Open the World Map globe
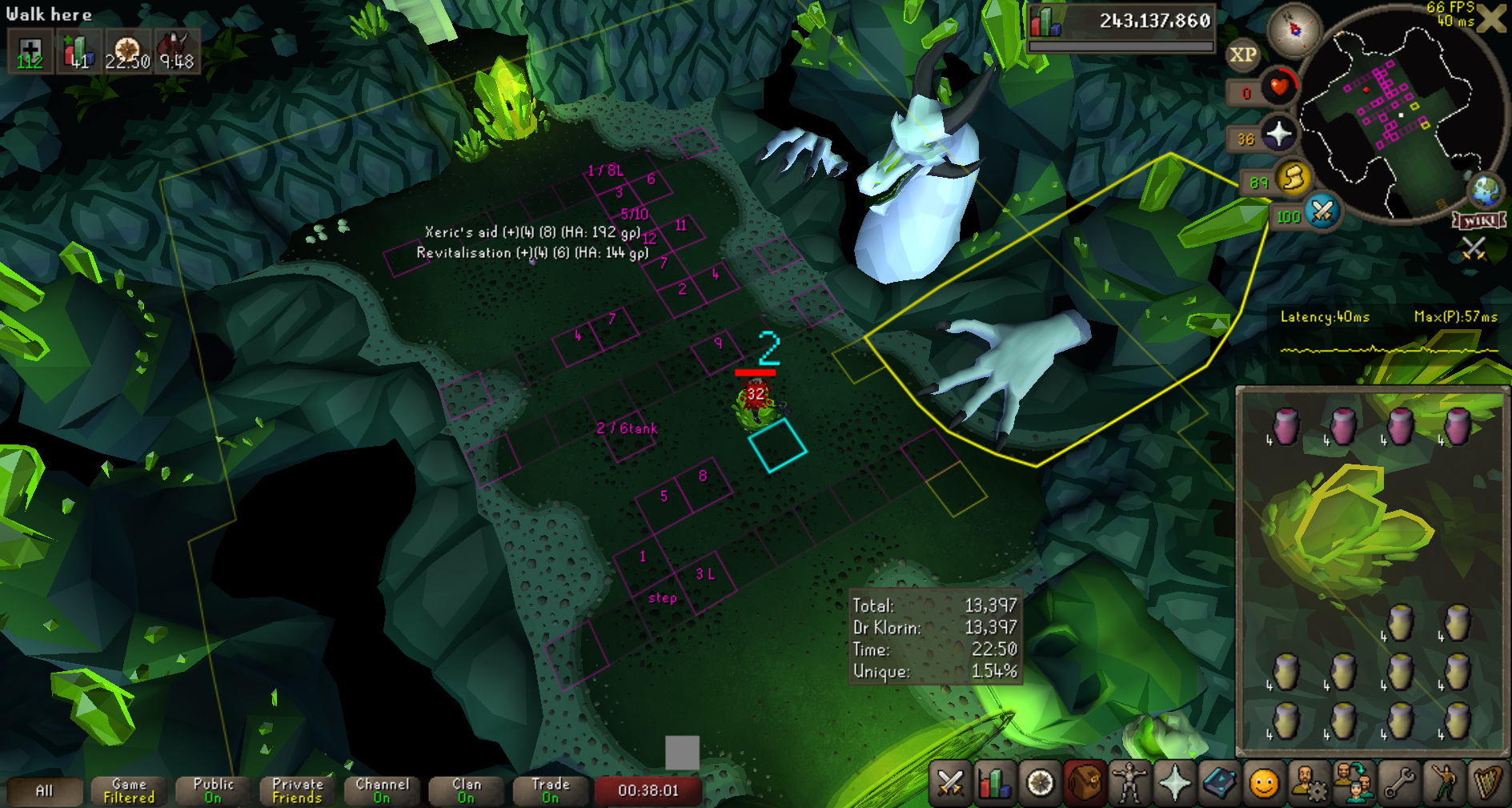The width and height of the screenshot is (1512, 808). coord(1486,190)
